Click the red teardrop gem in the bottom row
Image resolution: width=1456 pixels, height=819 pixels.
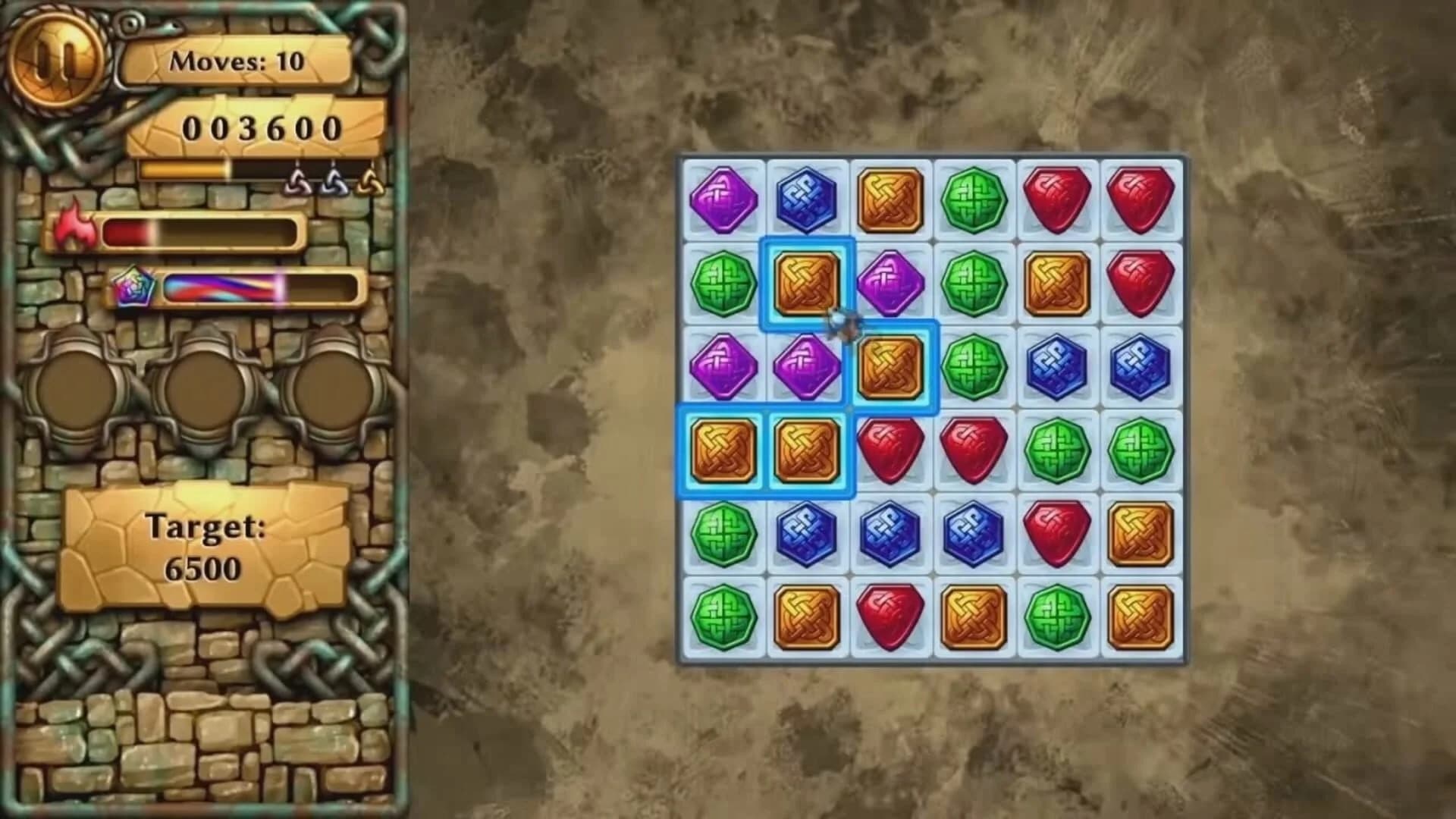coord(891,616)
